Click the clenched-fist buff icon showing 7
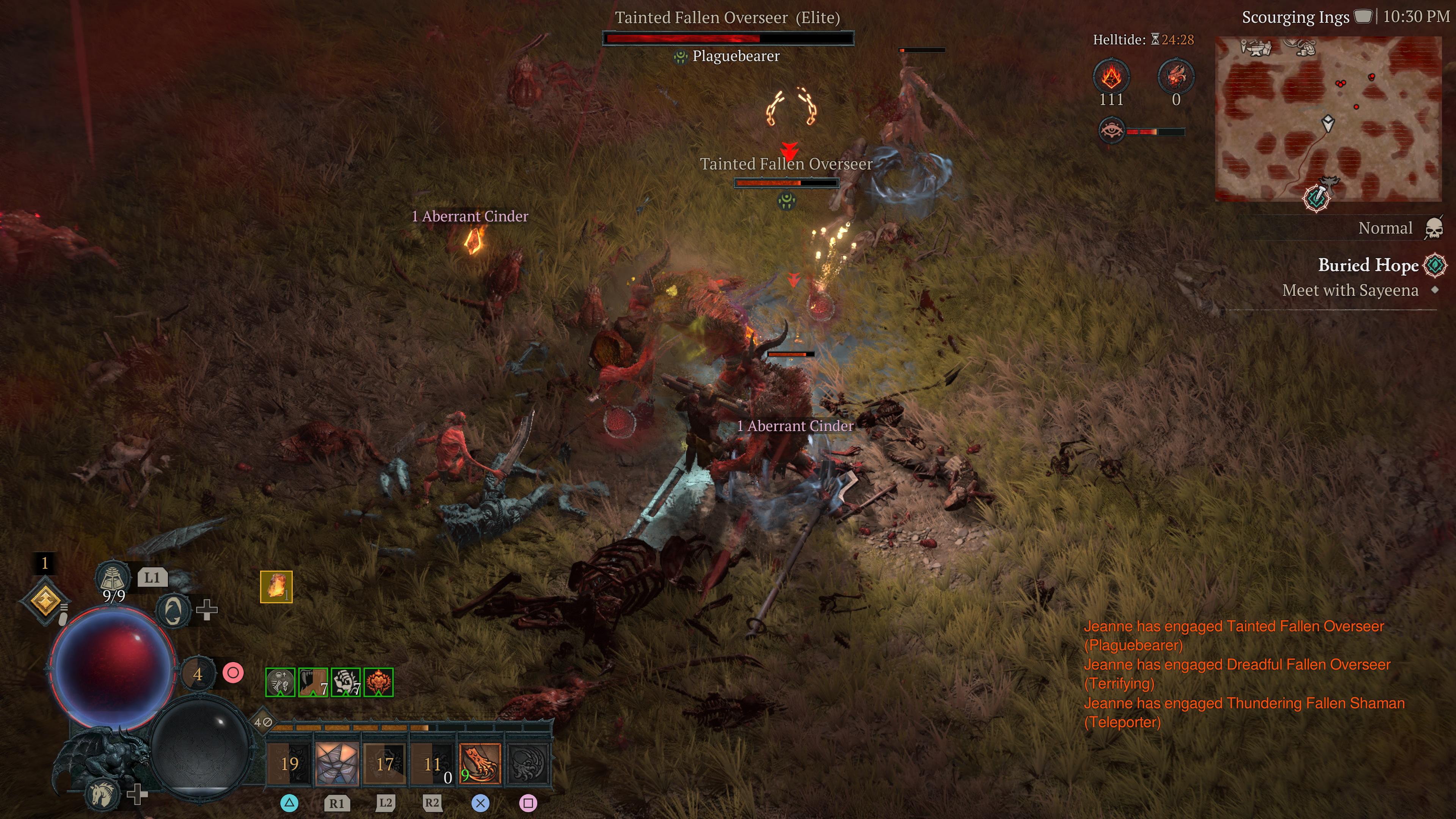 [346, 683]
